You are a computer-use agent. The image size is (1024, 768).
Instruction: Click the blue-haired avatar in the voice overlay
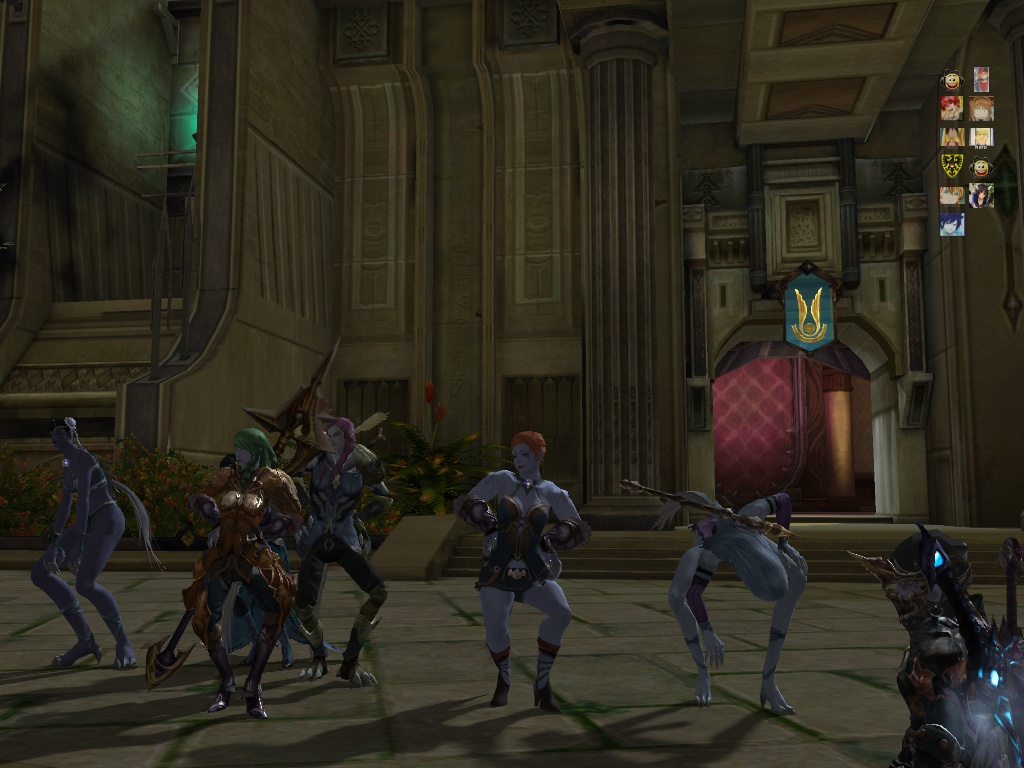(x=951, y=224)
